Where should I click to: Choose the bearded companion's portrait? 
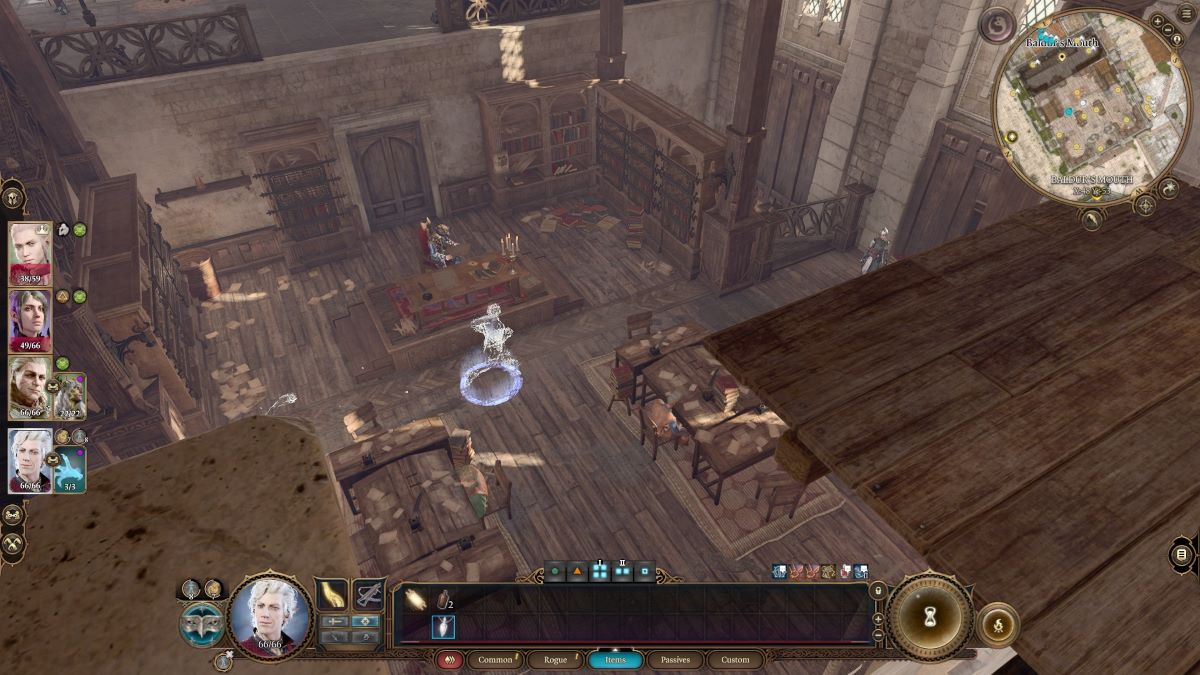pos(30,388)
